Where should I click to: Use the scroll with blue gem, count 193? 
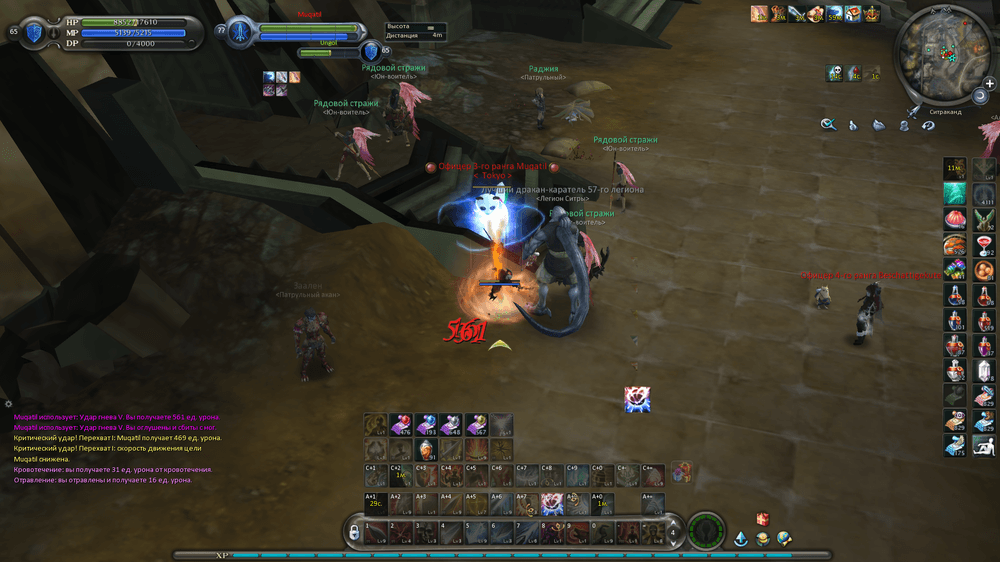click(x=427, y=425)
